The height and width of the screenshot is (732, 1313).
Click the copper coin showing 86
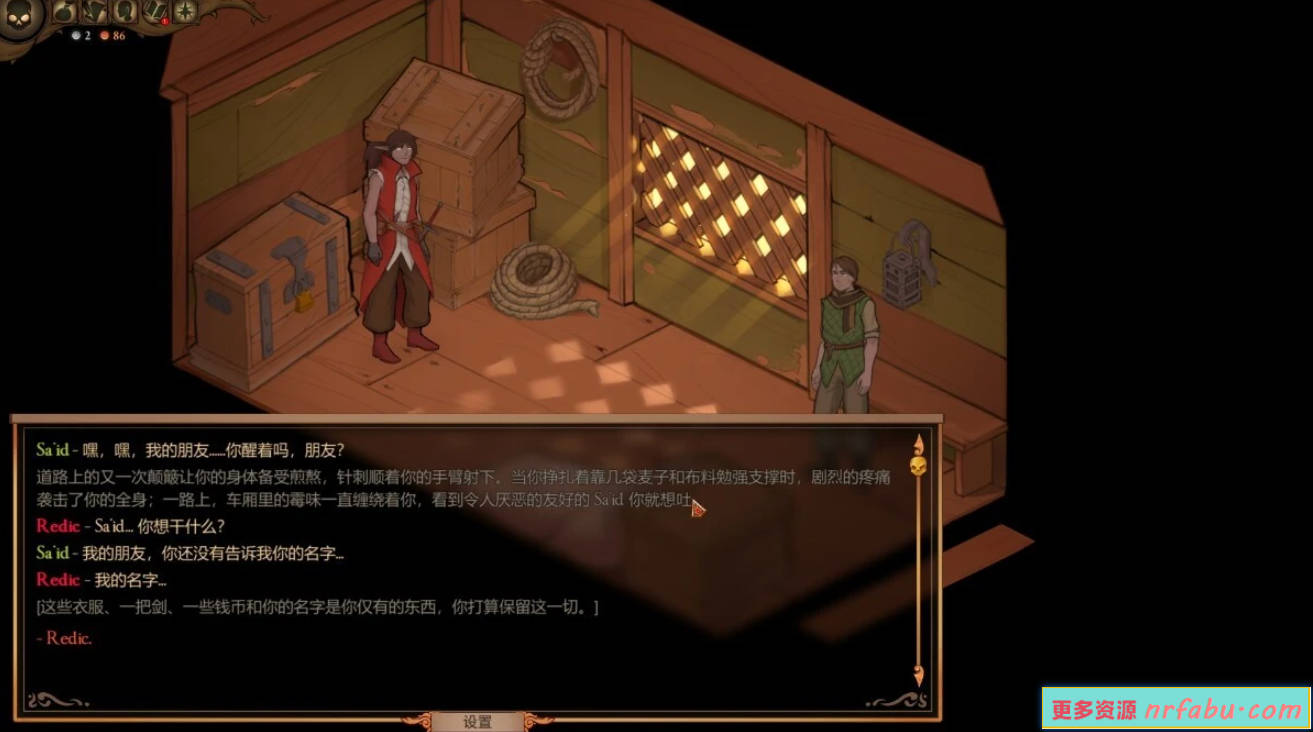click(104, 33)
